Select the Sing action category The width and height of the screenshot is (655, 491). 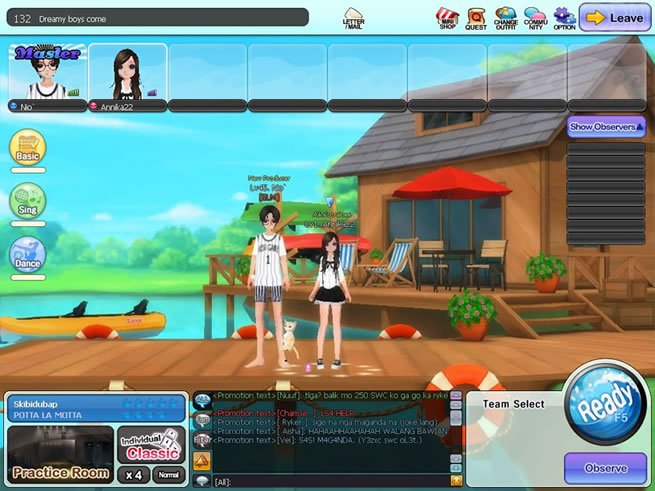tap(28, 201)
